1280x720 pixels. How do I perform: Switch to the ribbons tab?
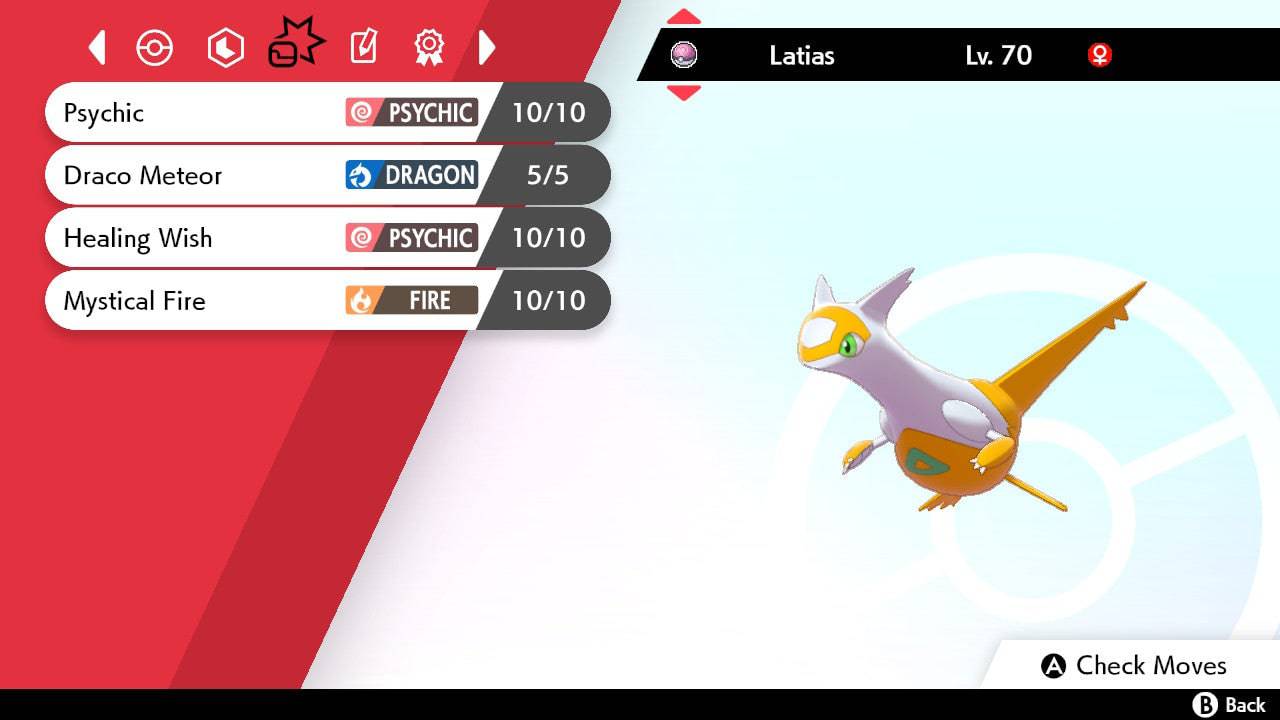429,47
